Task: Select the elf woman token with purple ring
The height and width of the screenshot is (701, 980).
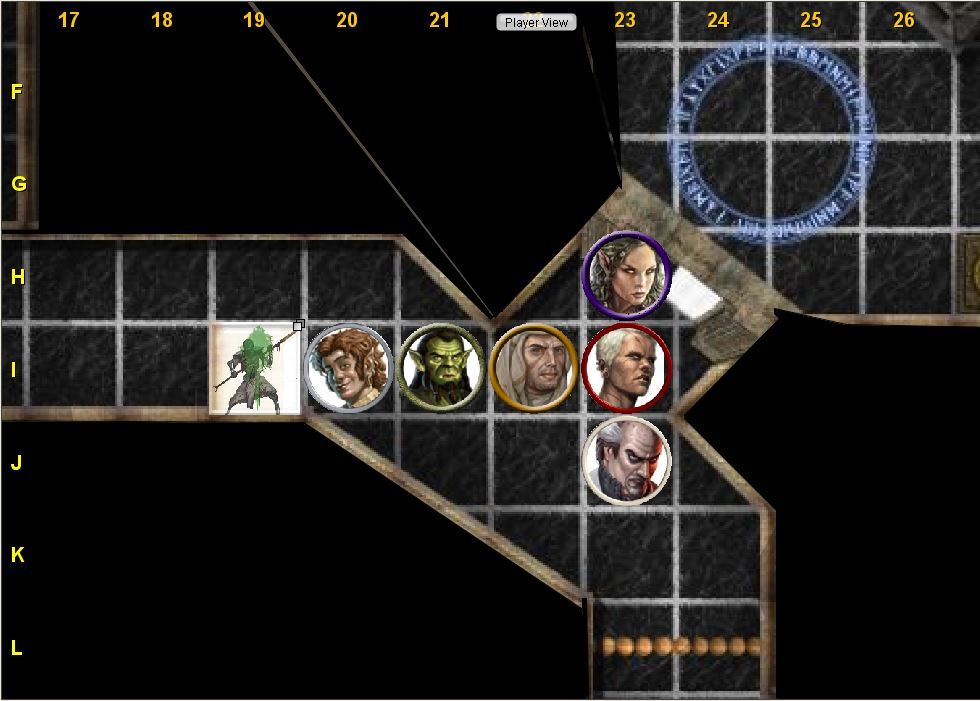Action: coord(627,275)
